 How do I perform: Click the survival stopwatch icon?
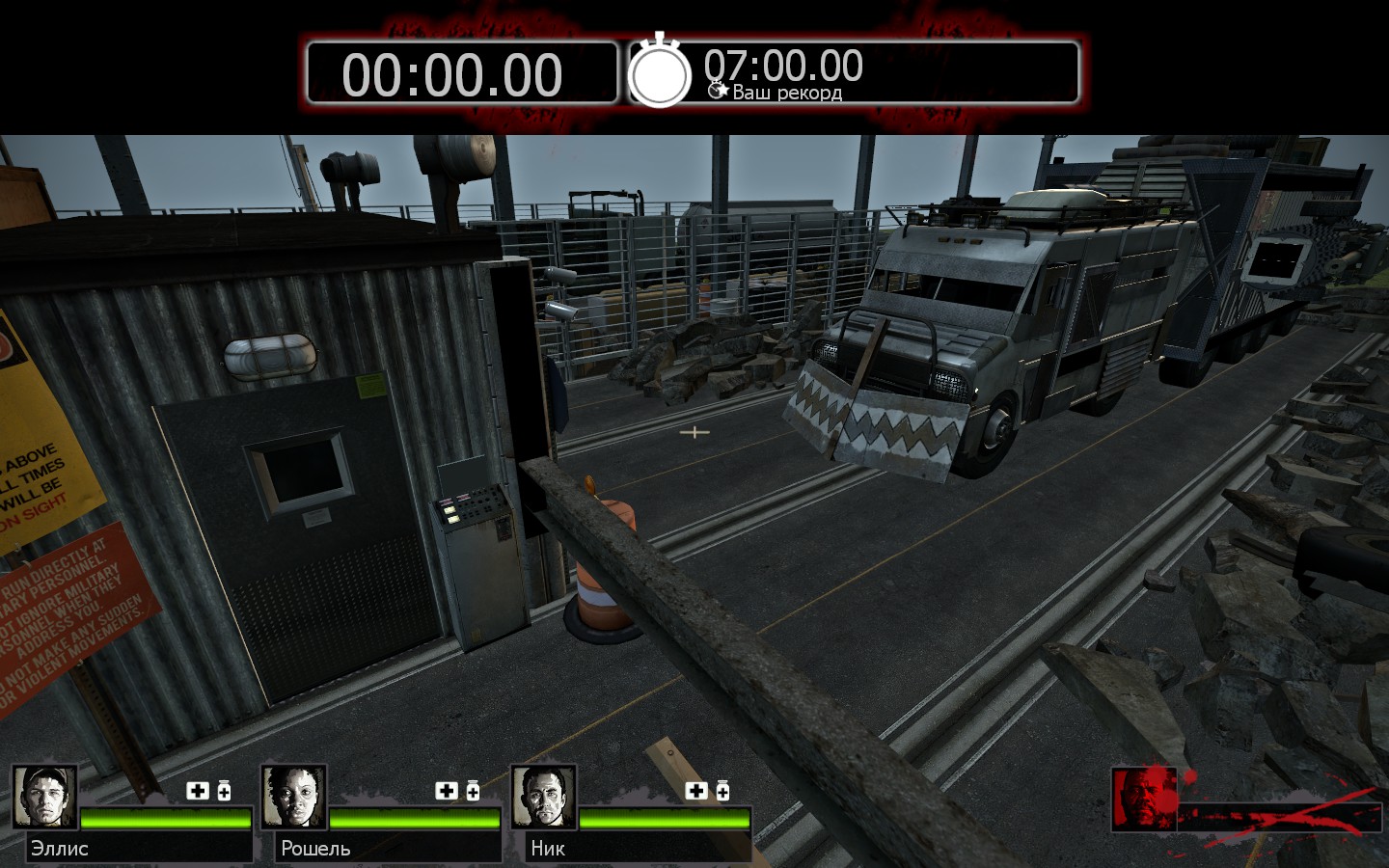pyautogui.click(x=660, y=72)
